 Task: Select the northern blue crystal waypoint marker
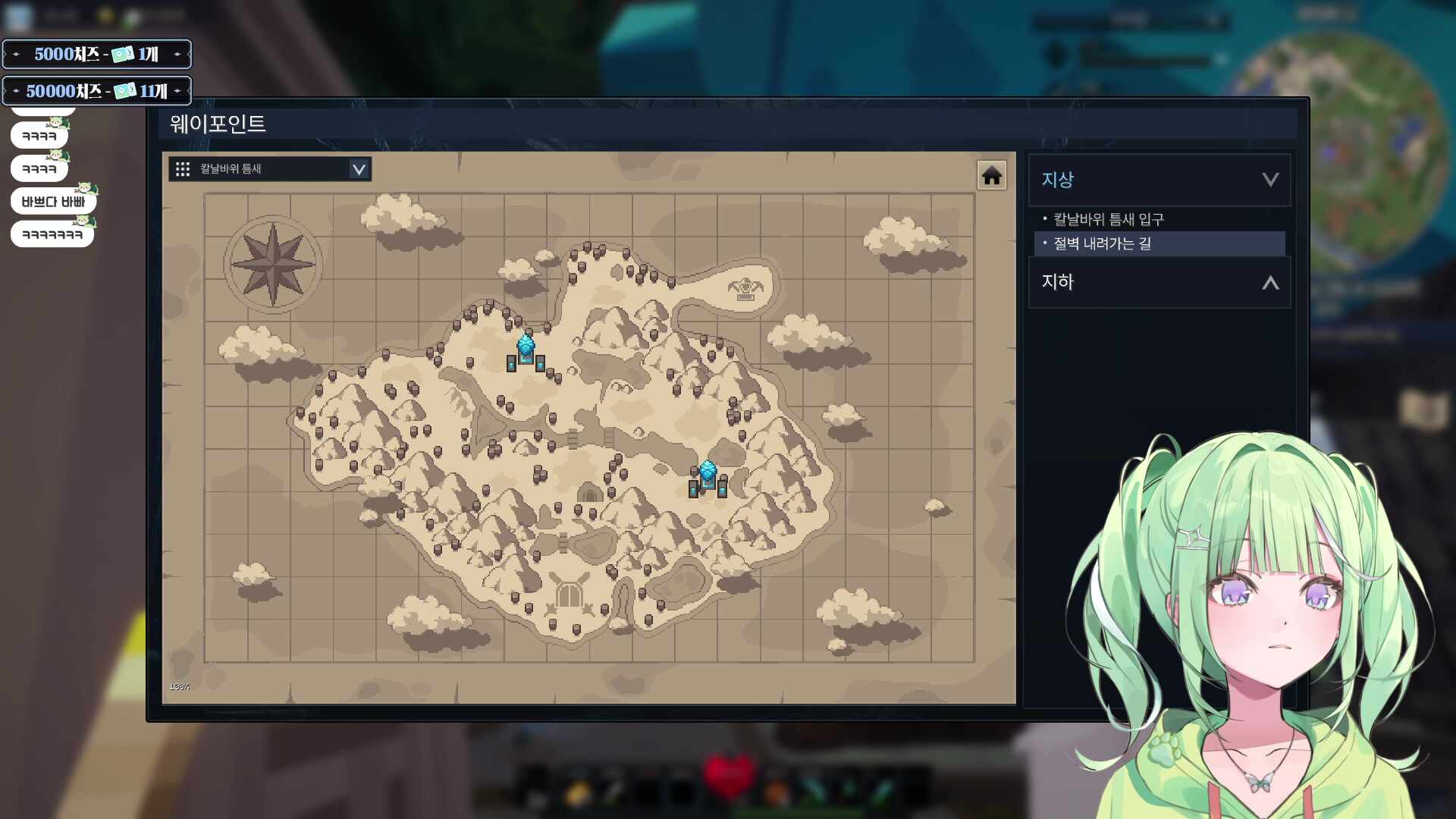[x=526, y=351]
